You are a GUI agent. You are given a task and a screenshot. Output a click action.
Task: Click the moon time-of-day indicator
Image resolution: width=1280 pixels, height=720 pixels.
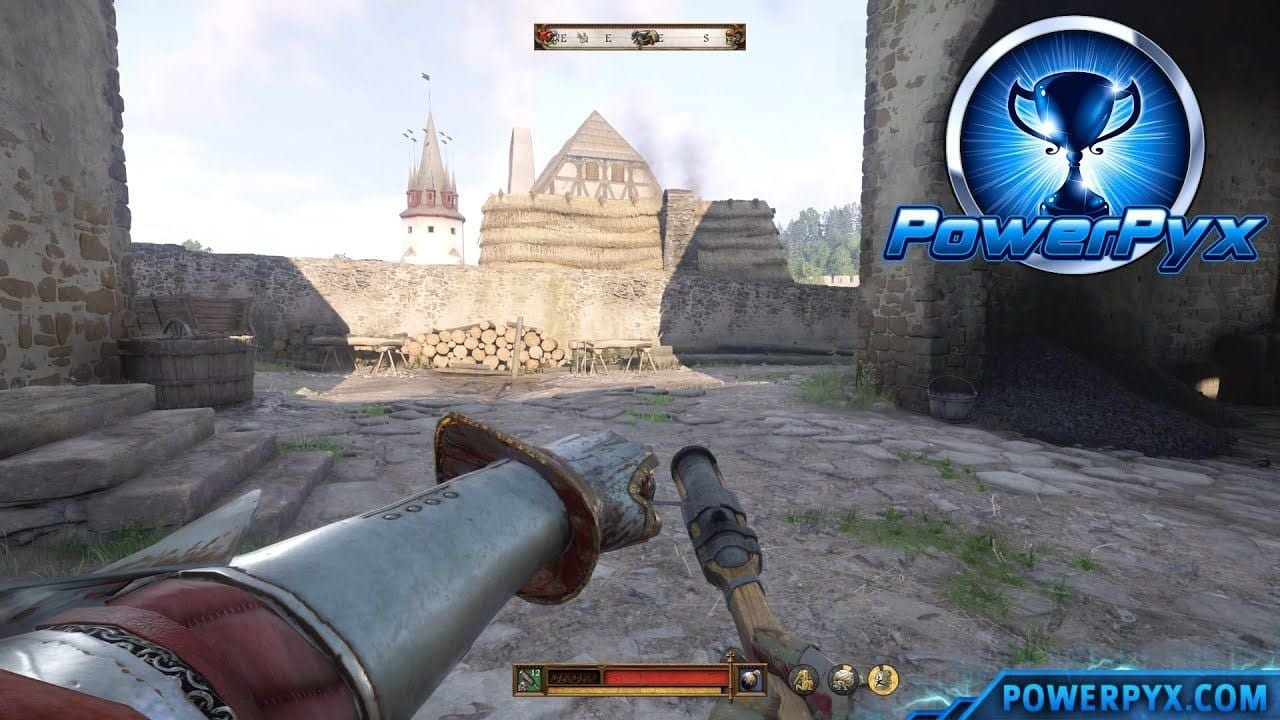coord(751,678)
